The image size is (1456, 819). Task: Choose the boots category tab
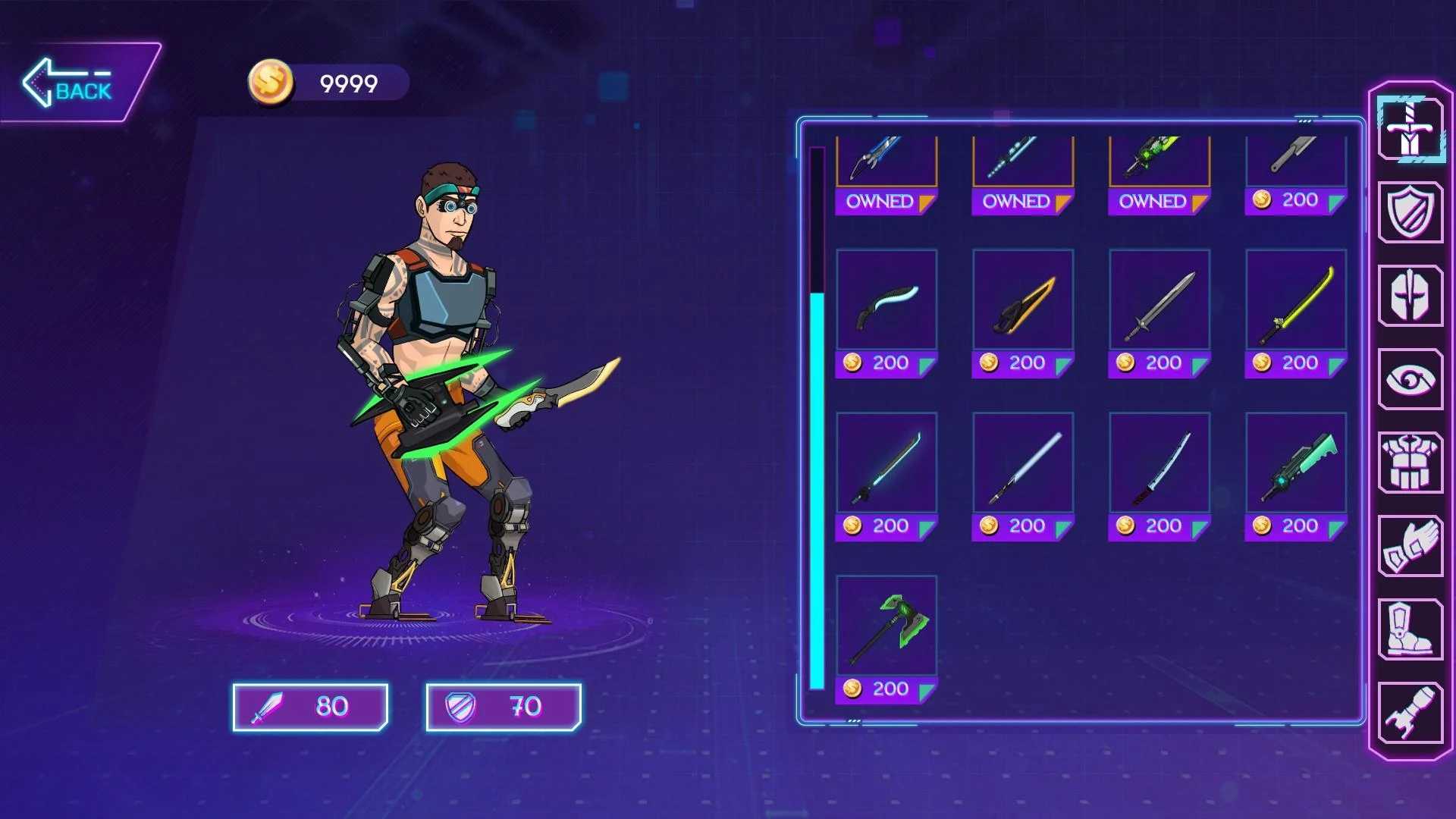click(x=1410, y=629)
